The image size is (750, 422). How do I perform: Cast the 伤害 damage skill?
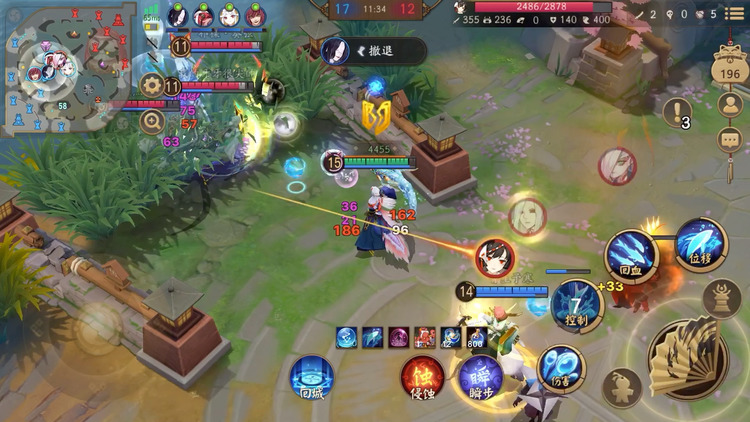(559, 367)
